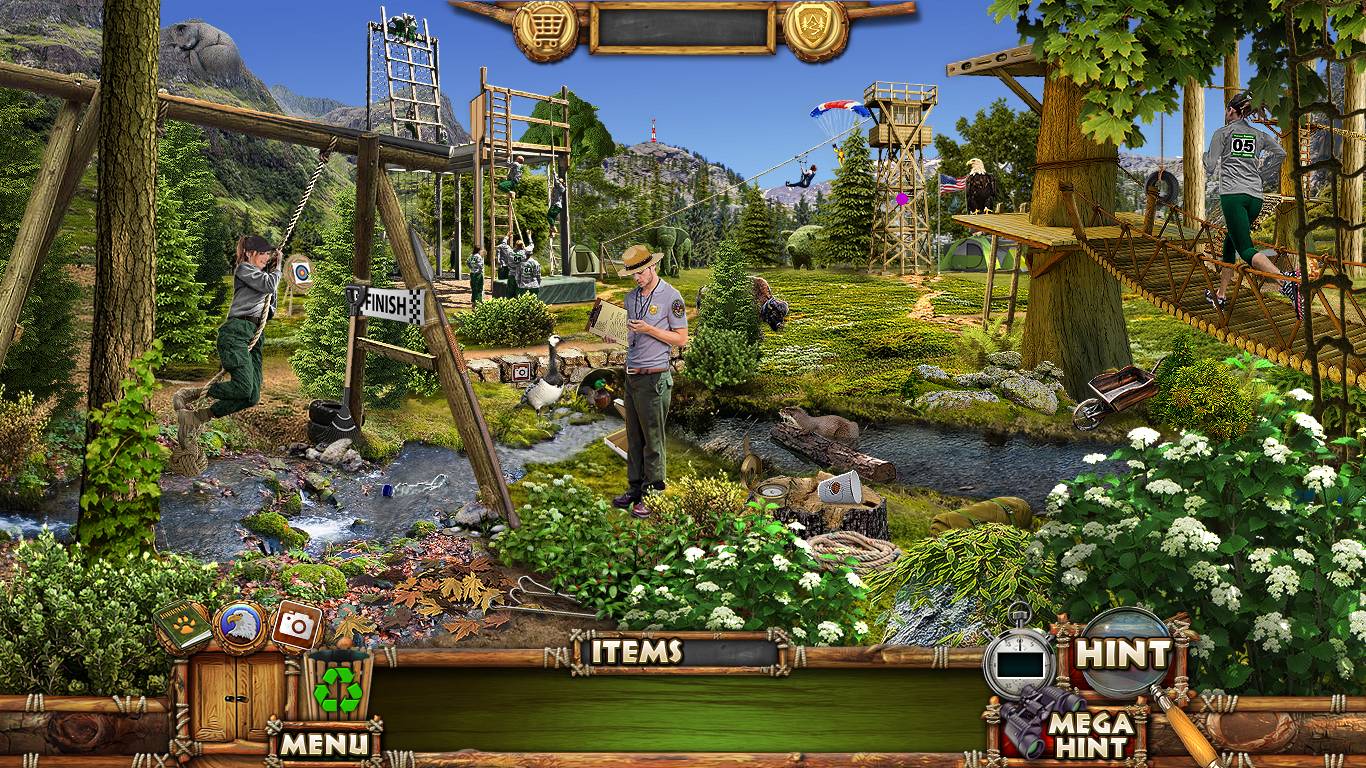
Task: Select the bald eagle medallion icon
Action: click(x=240, y=627)
